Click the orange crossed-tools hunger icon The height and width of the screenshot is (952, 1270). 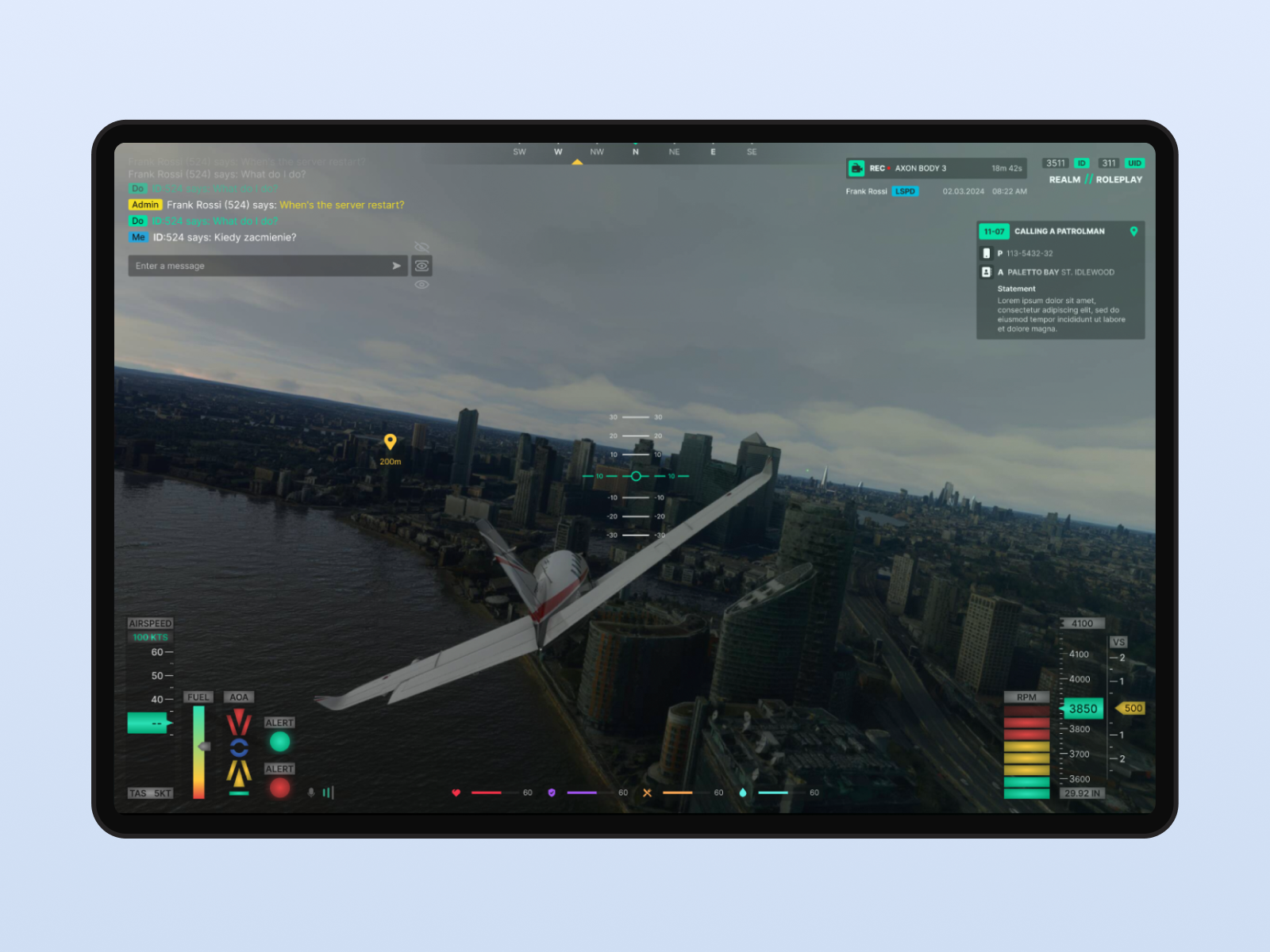click(647, 793)
